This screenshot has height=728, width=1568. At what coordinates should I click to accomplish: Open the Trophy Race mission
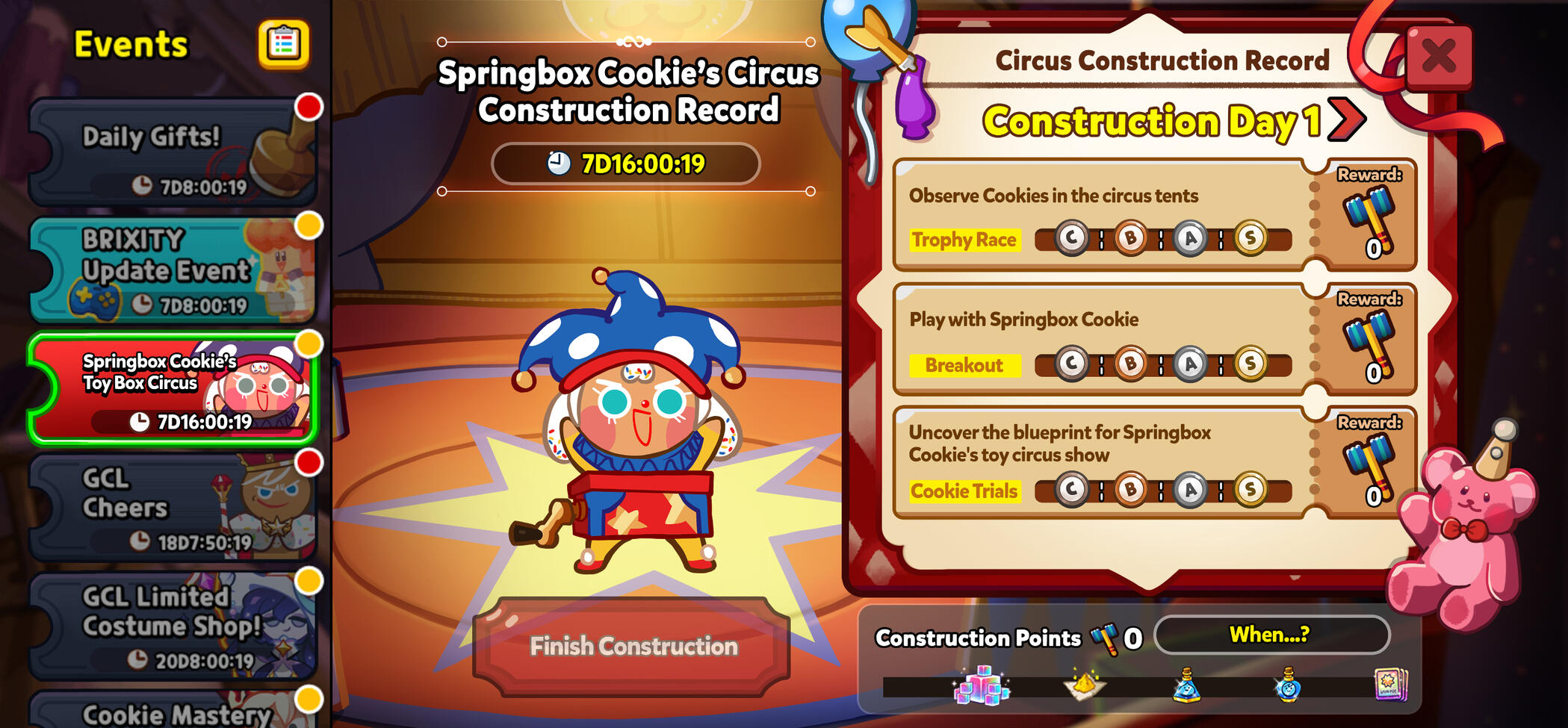964,240
